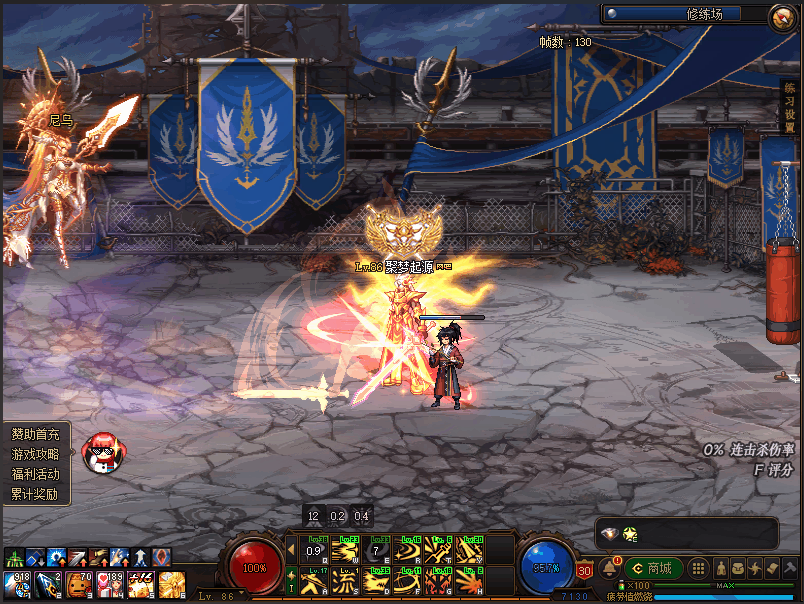Viewport: 804px width, 604px height.
Task: Select the golden item in quick slot 6
Action: coord(171,584)
